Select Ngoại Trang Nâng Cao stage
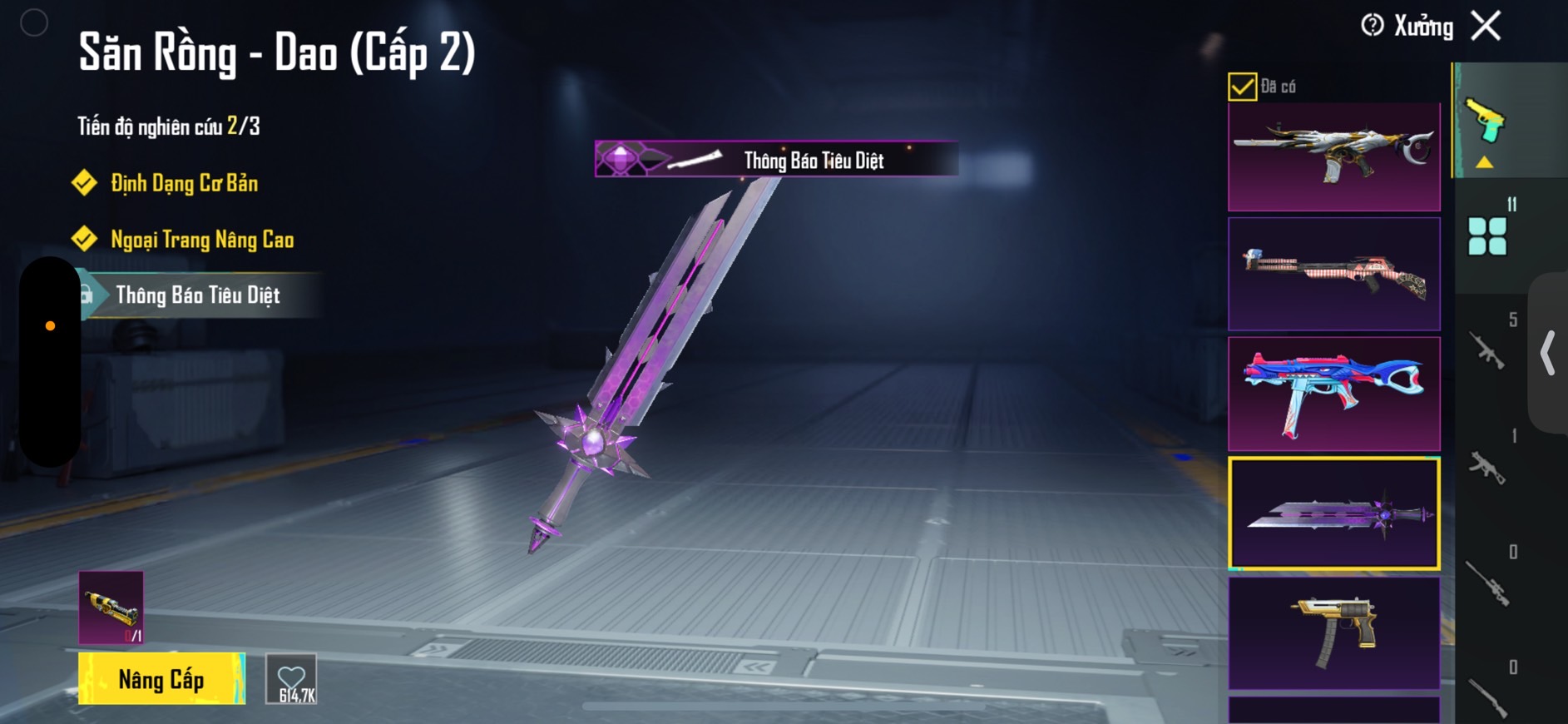 click(x=202, y=240)
